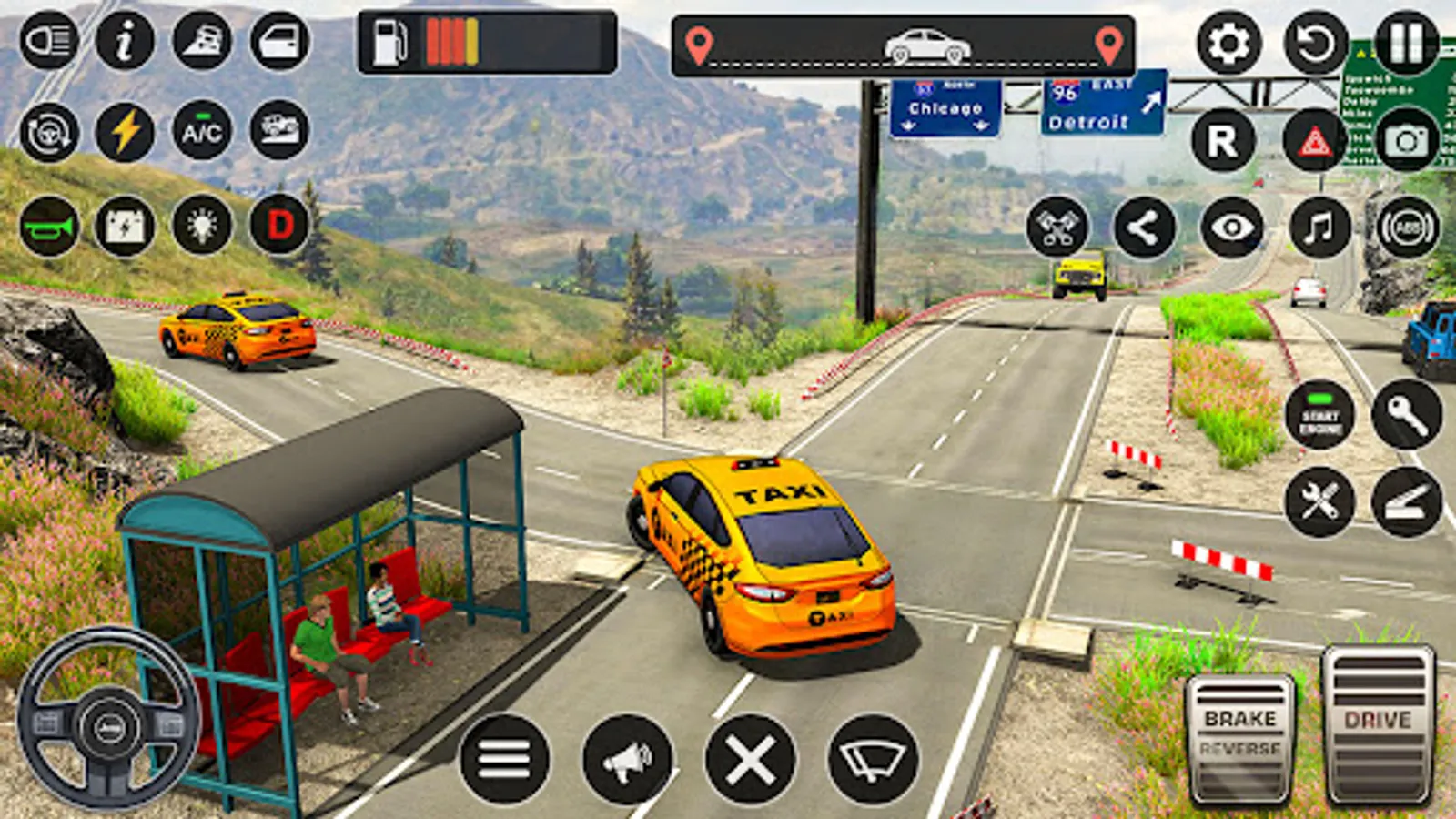Open the hamburger menu button
Image resolution: width=1456 pixels, height=819 pixels.
click(x=504, y=759)
